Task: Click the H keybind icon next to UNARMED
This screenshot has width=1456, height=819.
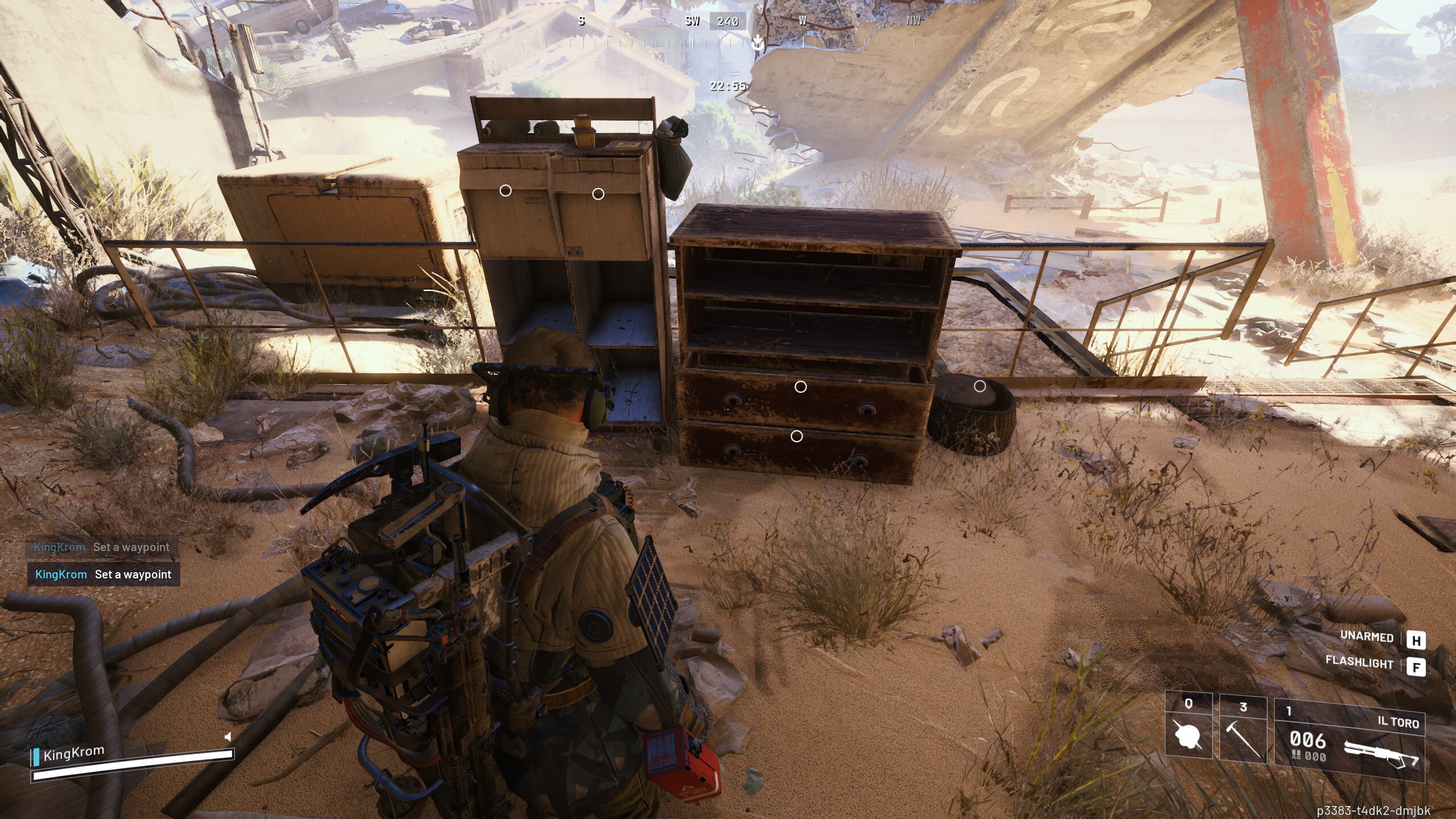Action: tap(1420, 637)
